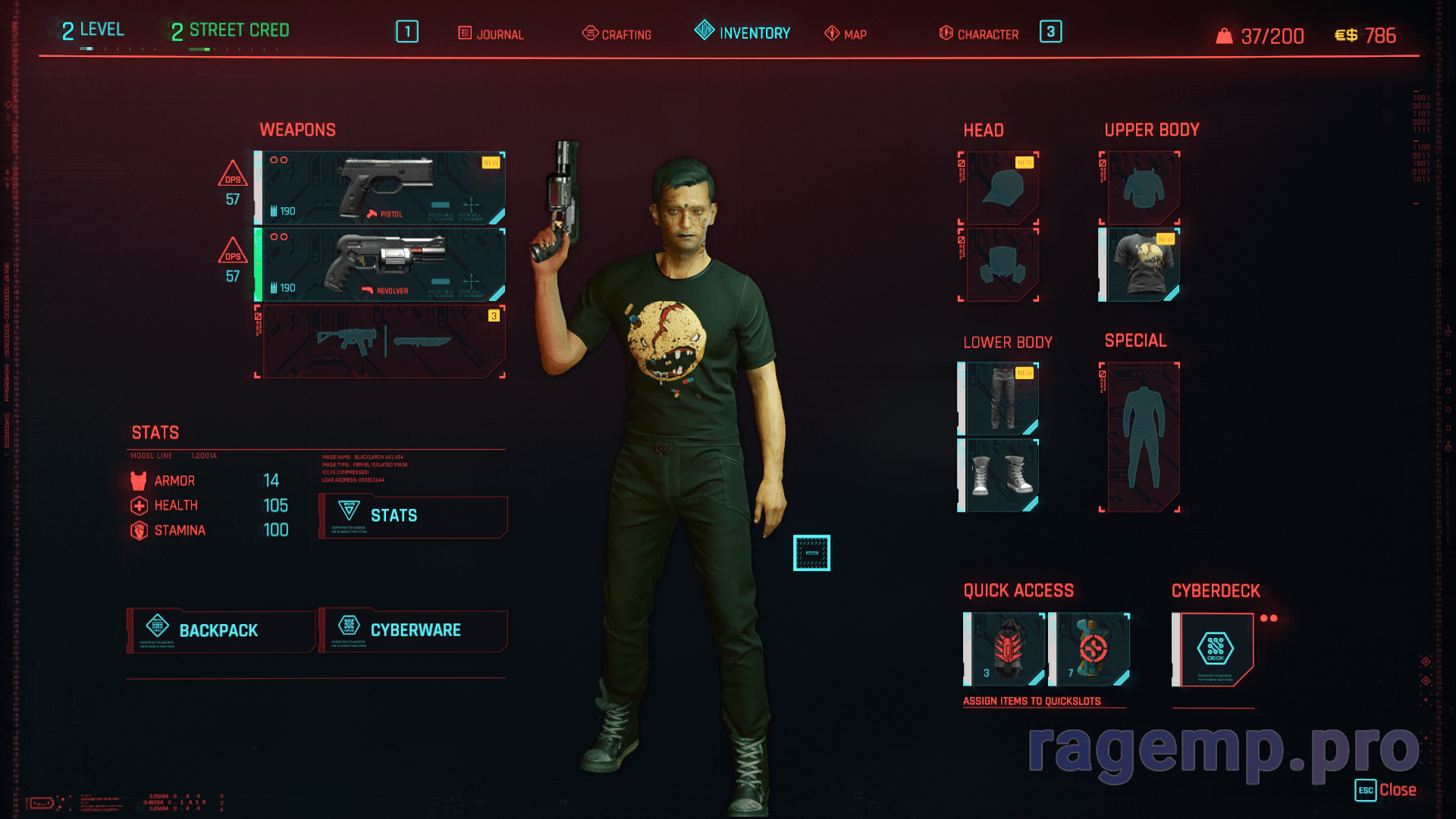Image resolution: width=1456 pixels, height=819 pixels.
Task: Close the inventory screen
Action: tap(1386, 790)
